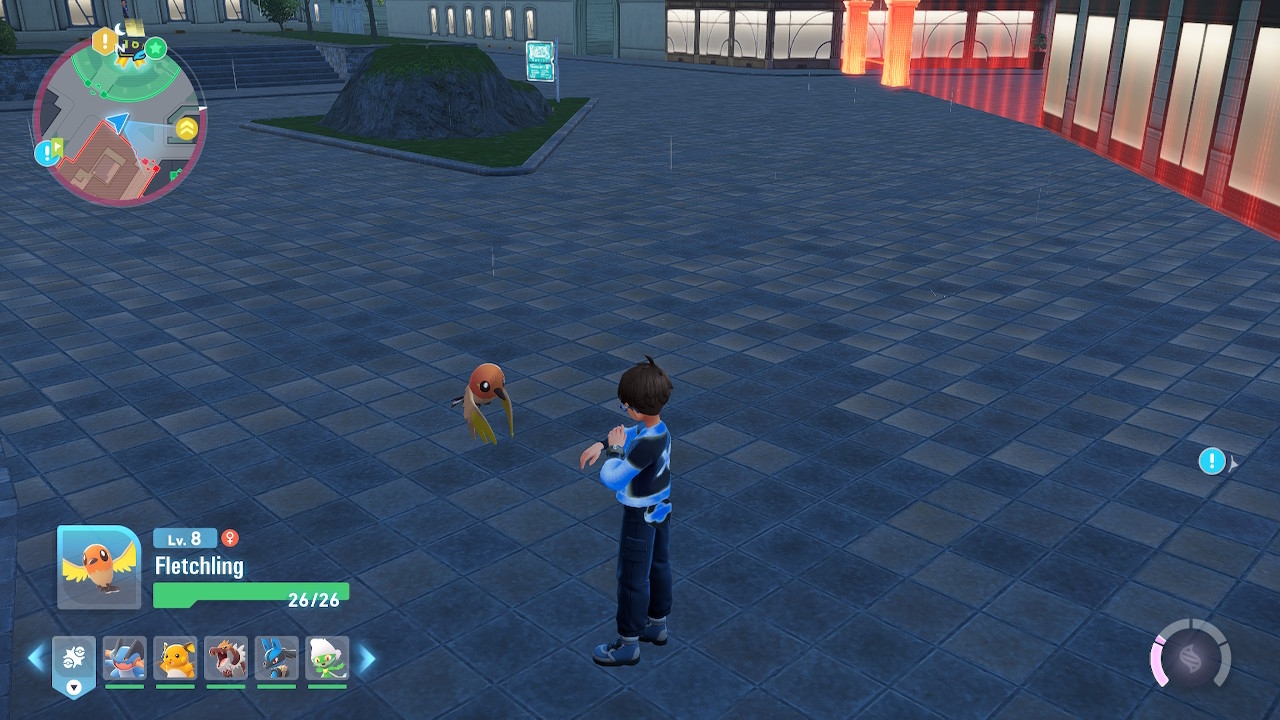
Task: Pick the green-and-white Pokémon party slot
Action: [327, 659]
